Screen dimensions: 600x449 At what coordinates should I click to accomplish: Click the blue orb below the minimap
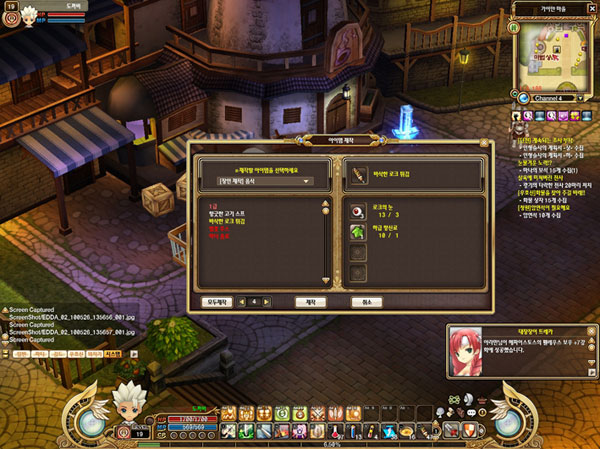pyautogui.click(x=522, y=98)
